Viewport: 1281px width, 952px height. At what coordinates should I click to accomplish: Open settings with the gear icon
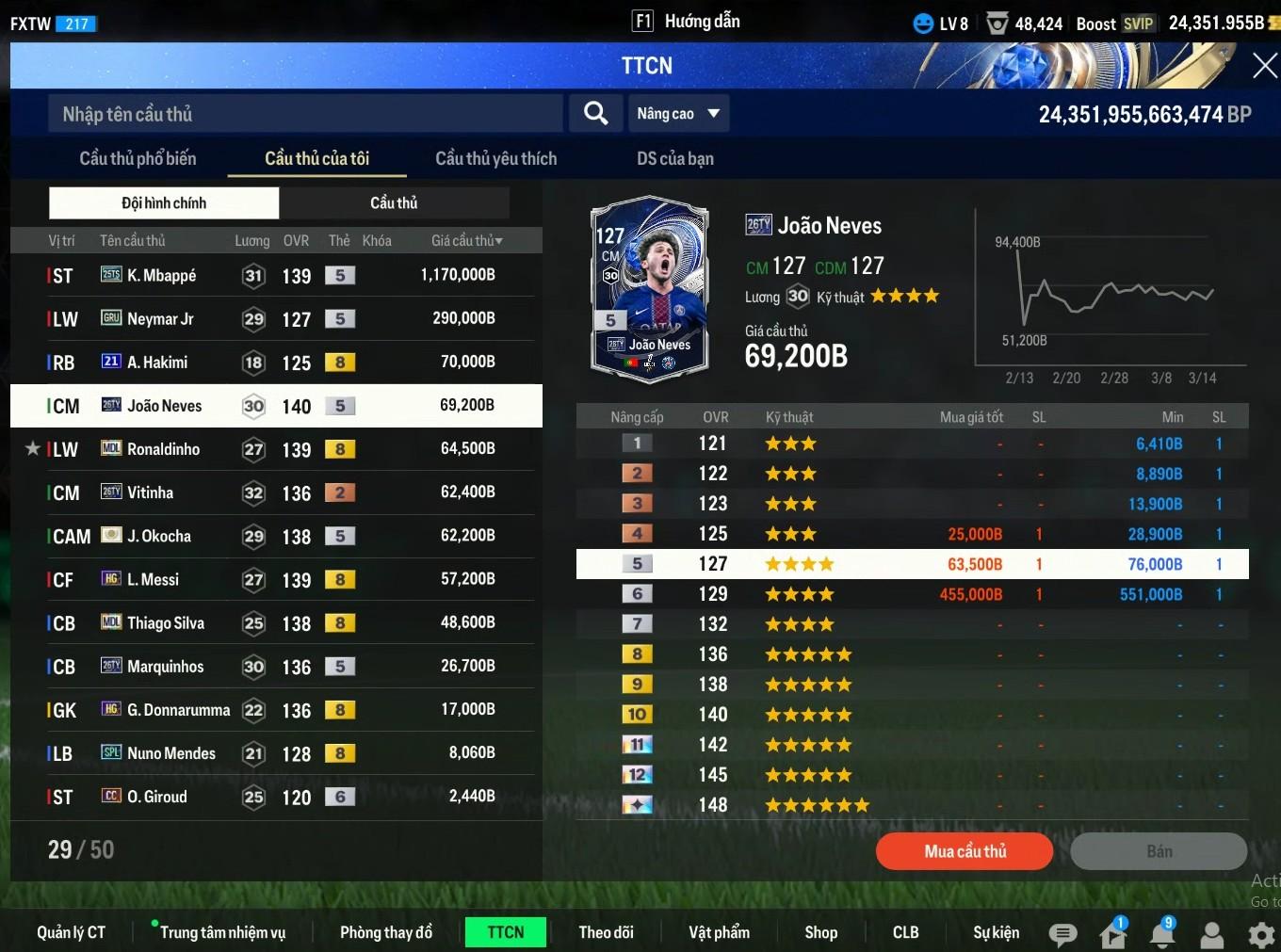coord(1260,934)
